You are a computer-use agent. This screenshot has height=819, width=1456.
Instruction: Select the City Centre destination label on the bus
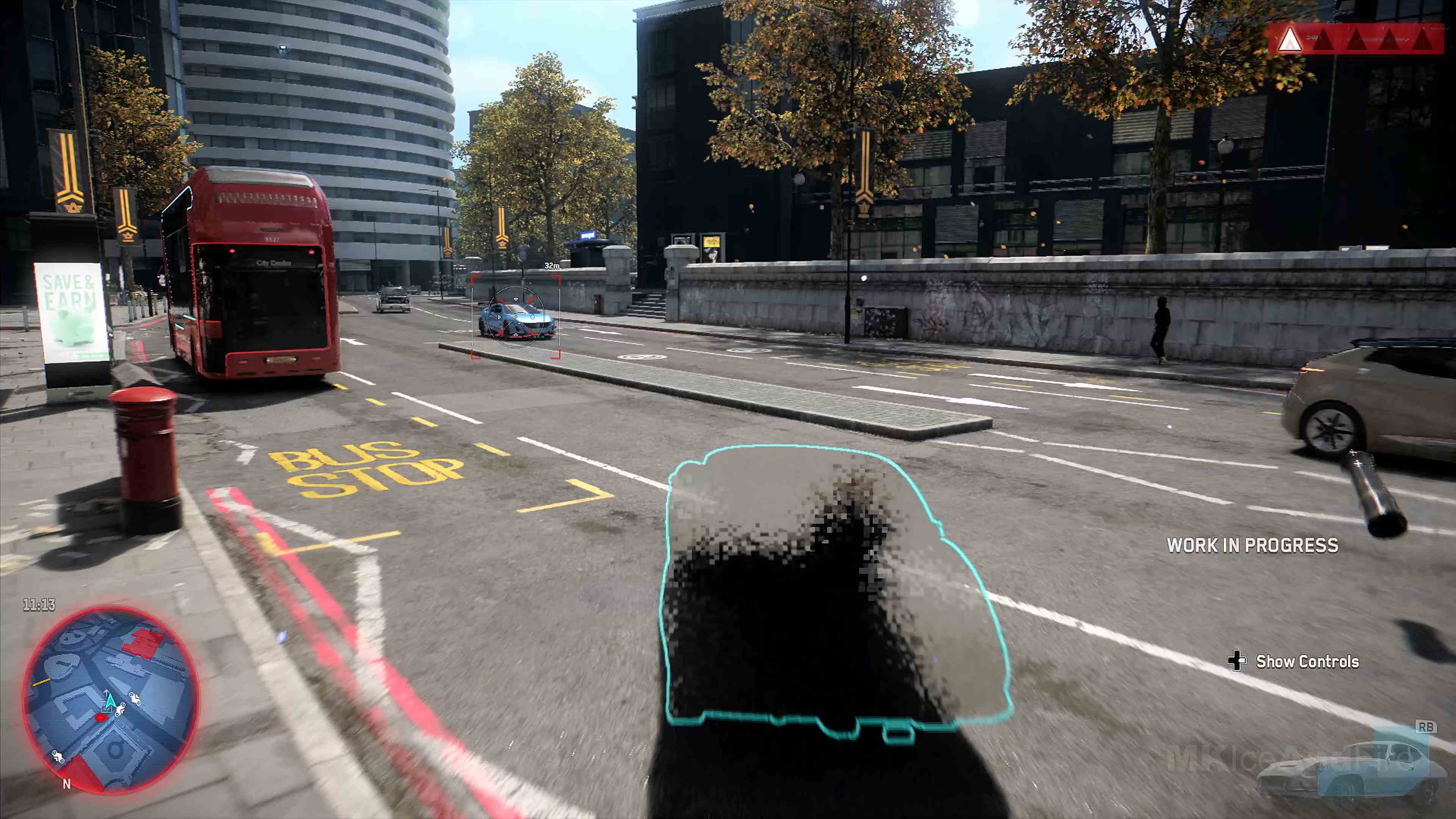(x=273, y=263)
